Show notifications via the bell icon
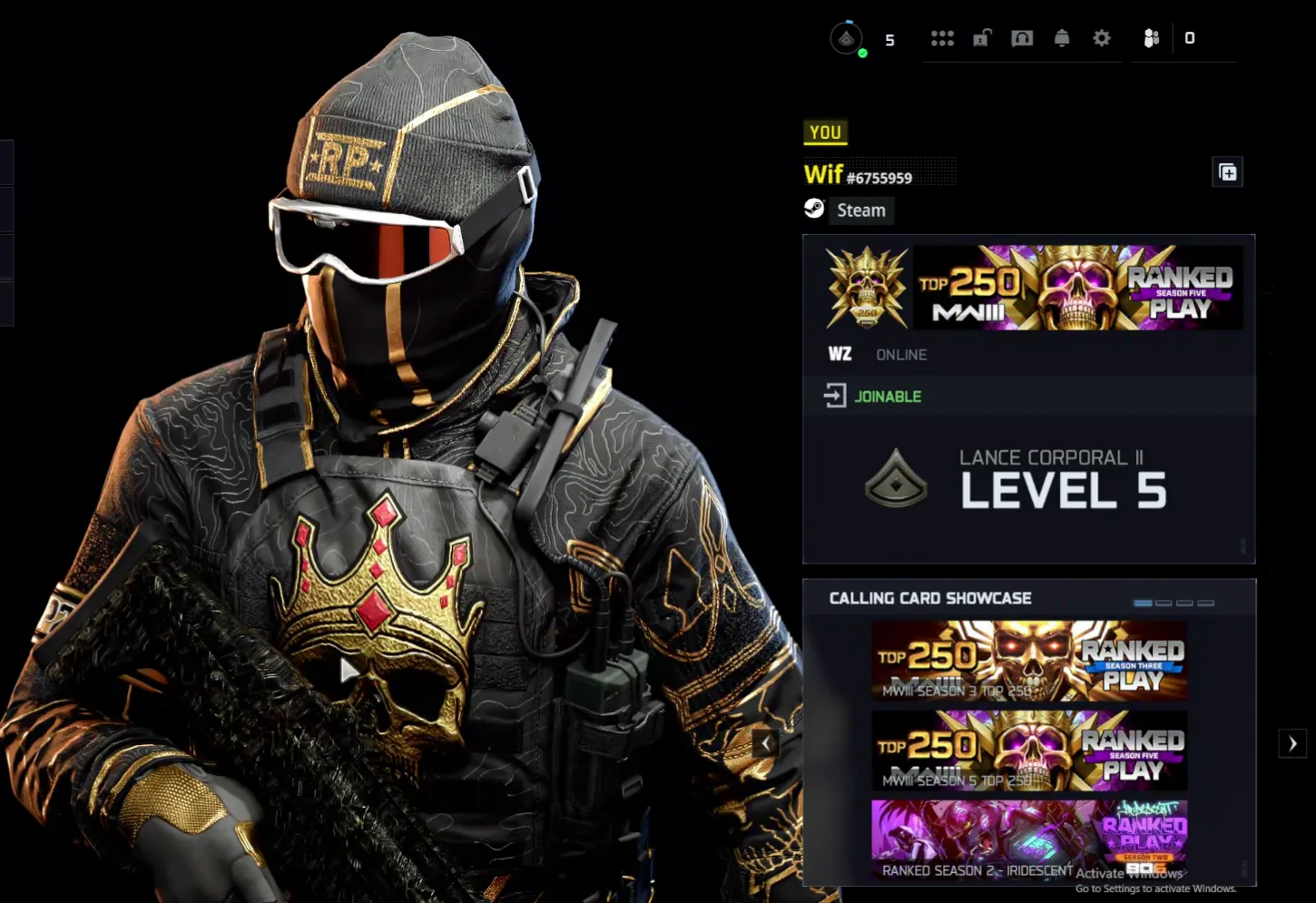1316x903 pixels. (x=1062, y=38)
